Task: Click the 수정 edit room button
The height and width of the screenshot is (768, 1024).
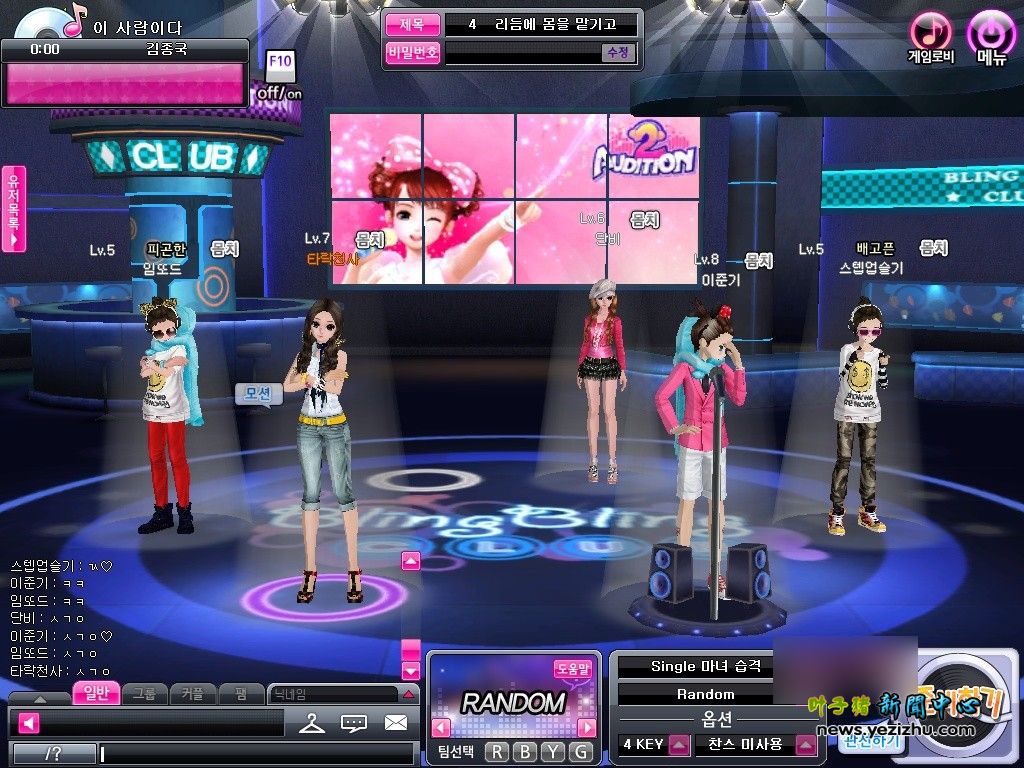Action: (617, 53)
